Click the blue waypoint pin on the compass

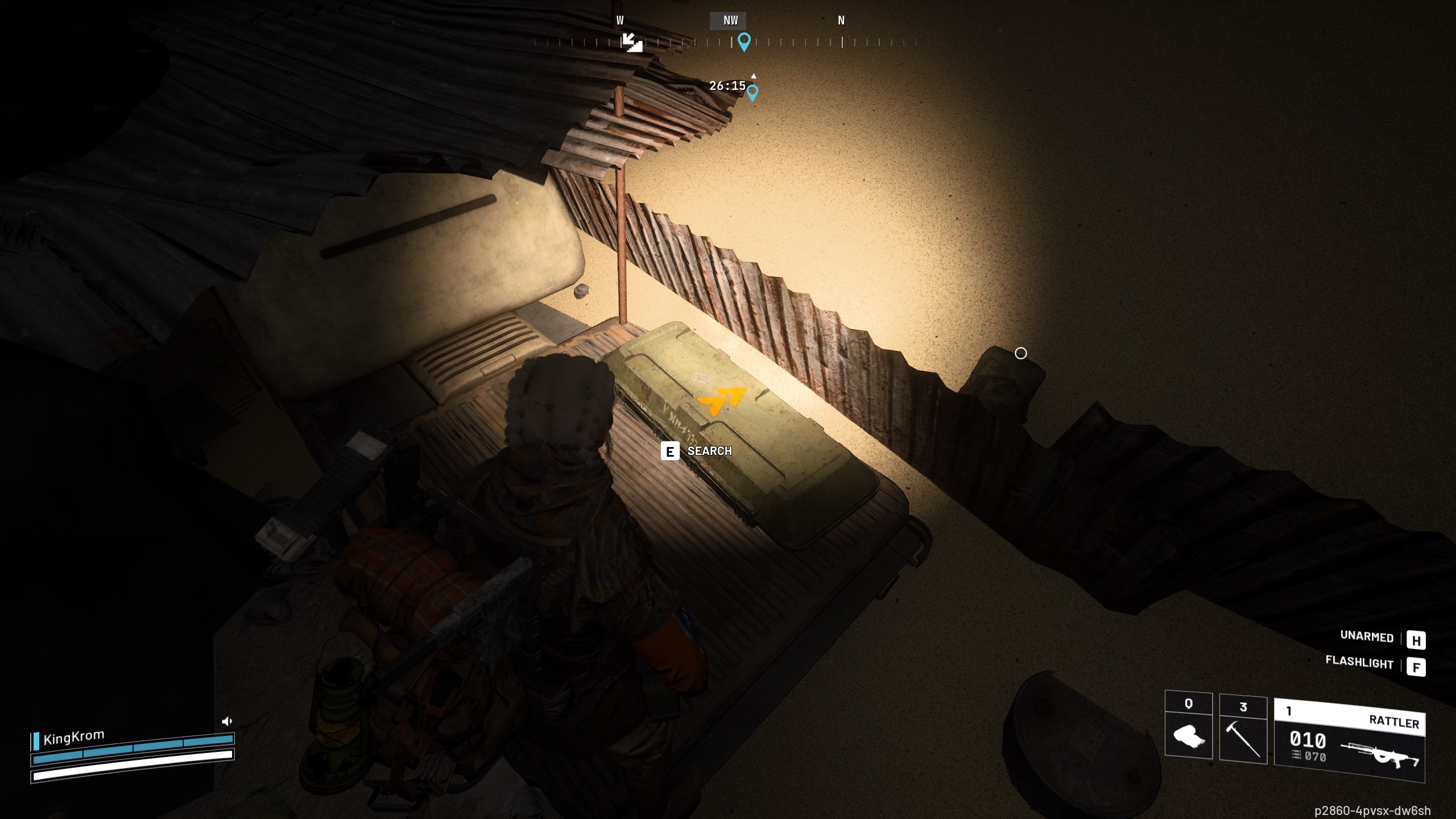point(743,41)
